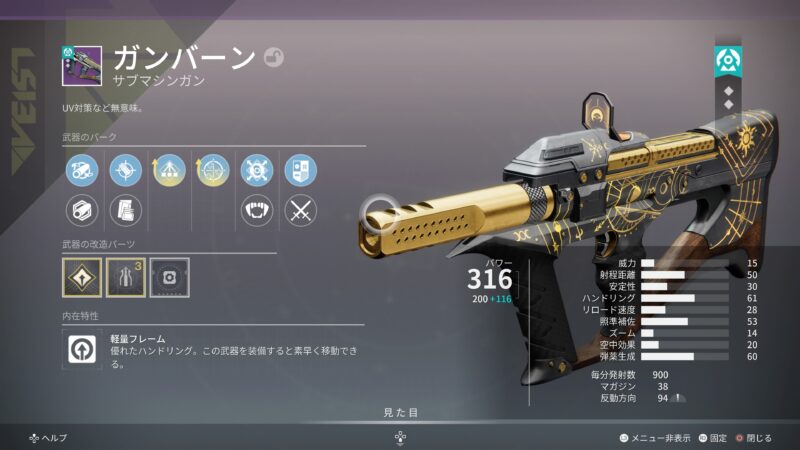This screenshot has height=450, width=800.
Task: Open the dark weapon mod socket
Action: [x=169, y=277]
